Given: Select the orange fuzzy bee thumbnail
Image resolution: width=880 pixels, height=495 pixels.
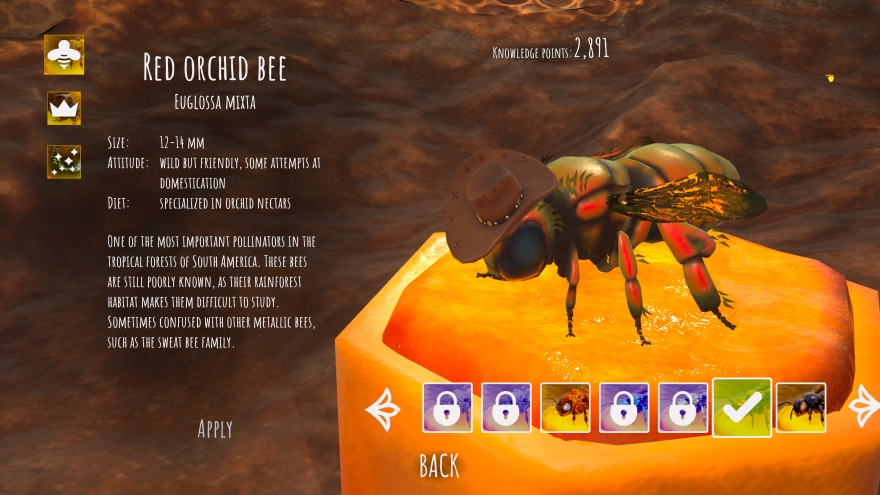Looking at the screenshot, I should (565, 408).
